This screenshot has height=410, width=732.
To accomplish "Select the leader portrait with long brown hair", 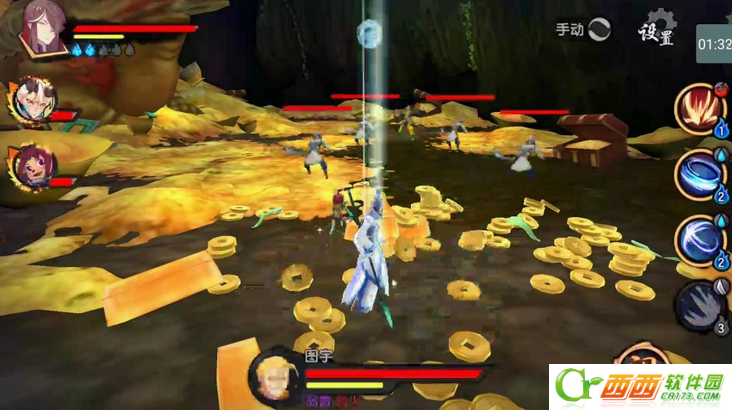I will click(44, 27).
